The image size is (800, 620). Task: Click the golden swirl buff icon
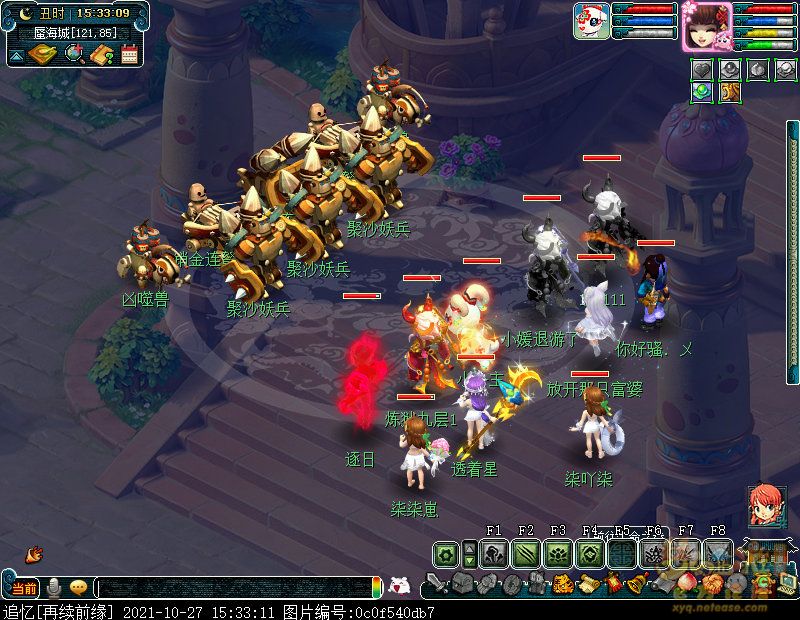[x=729, y=92]
